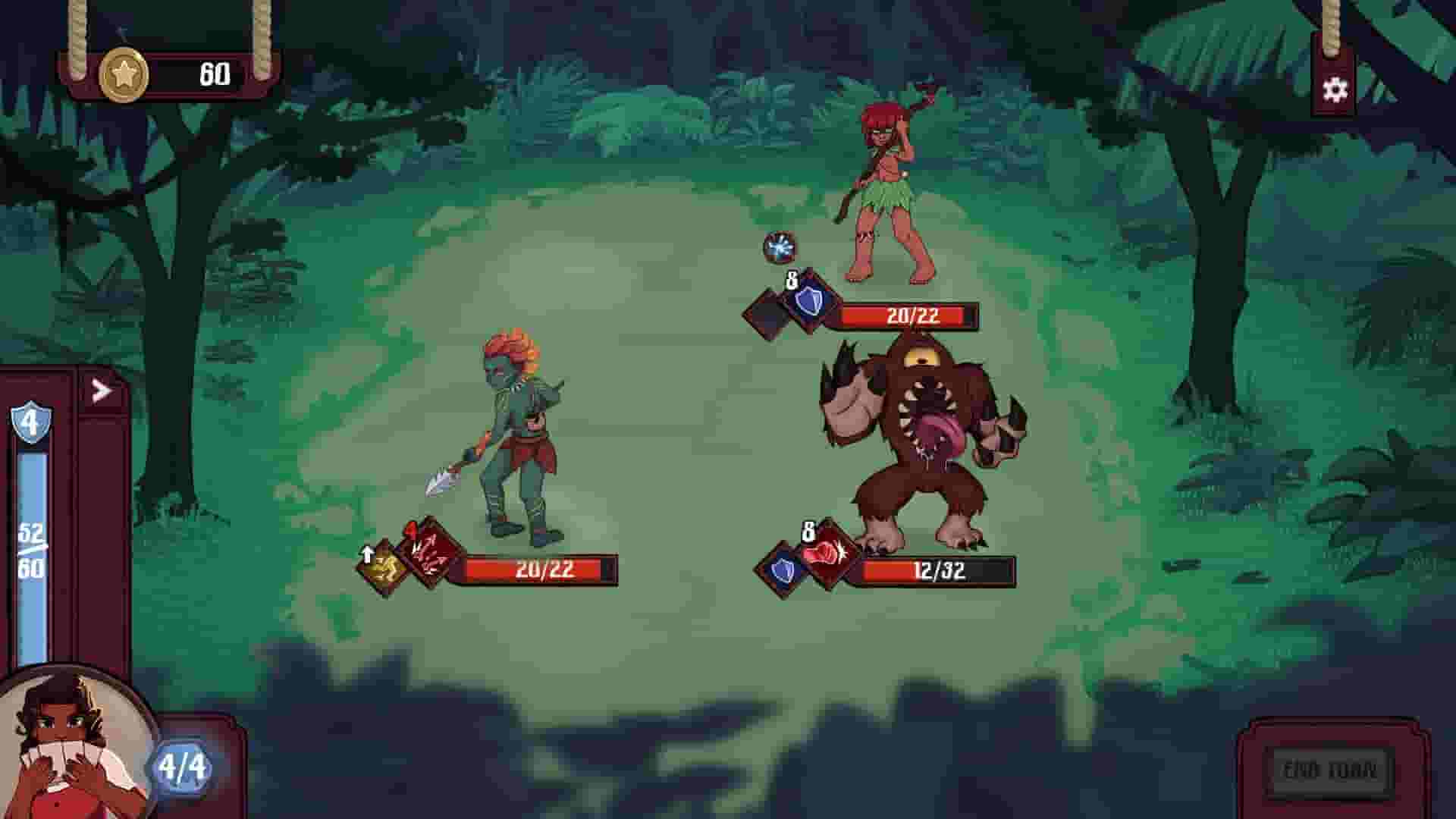1456x819 pixels.
Task: Open the settings gear menu
Action: [x=1336, y=89]
